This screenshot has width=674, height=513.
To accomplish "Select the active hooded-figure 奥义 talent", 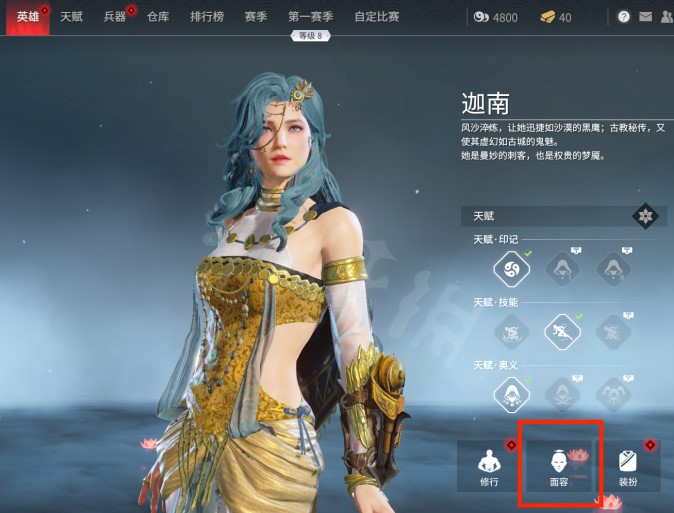I will [511, 393].
